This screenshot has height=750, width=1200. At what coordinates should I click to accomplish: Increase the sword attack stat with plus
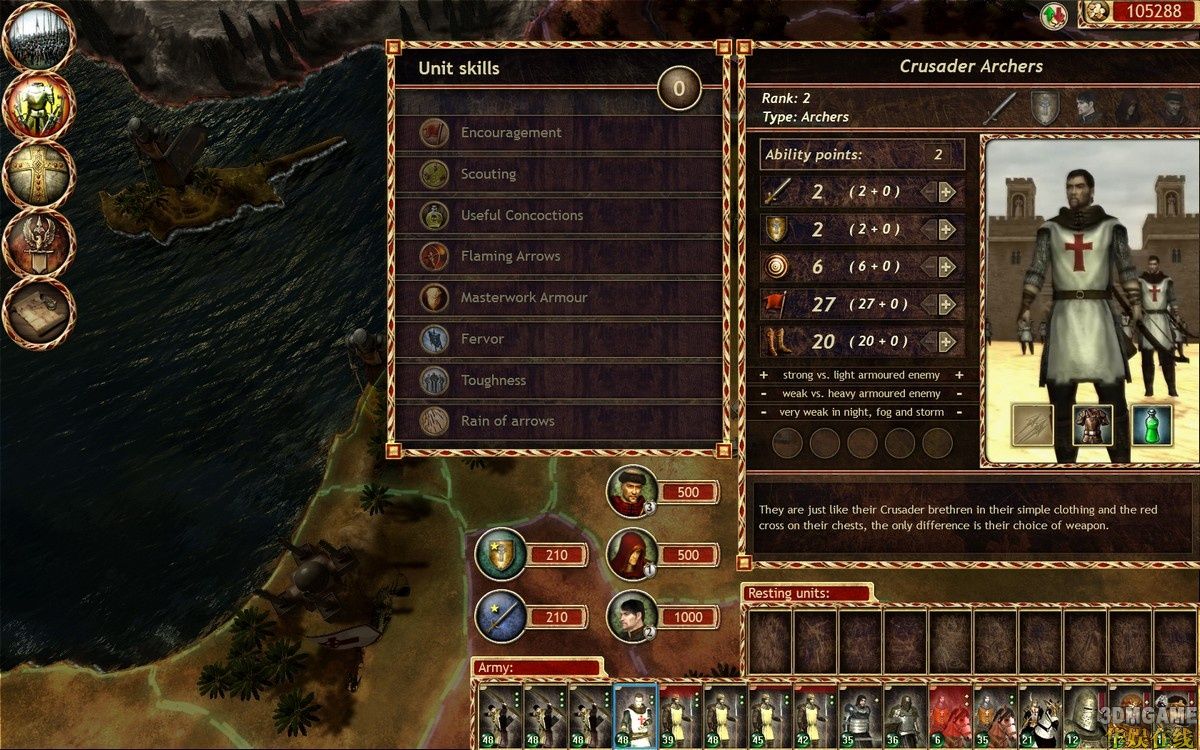tap(946, 192)
